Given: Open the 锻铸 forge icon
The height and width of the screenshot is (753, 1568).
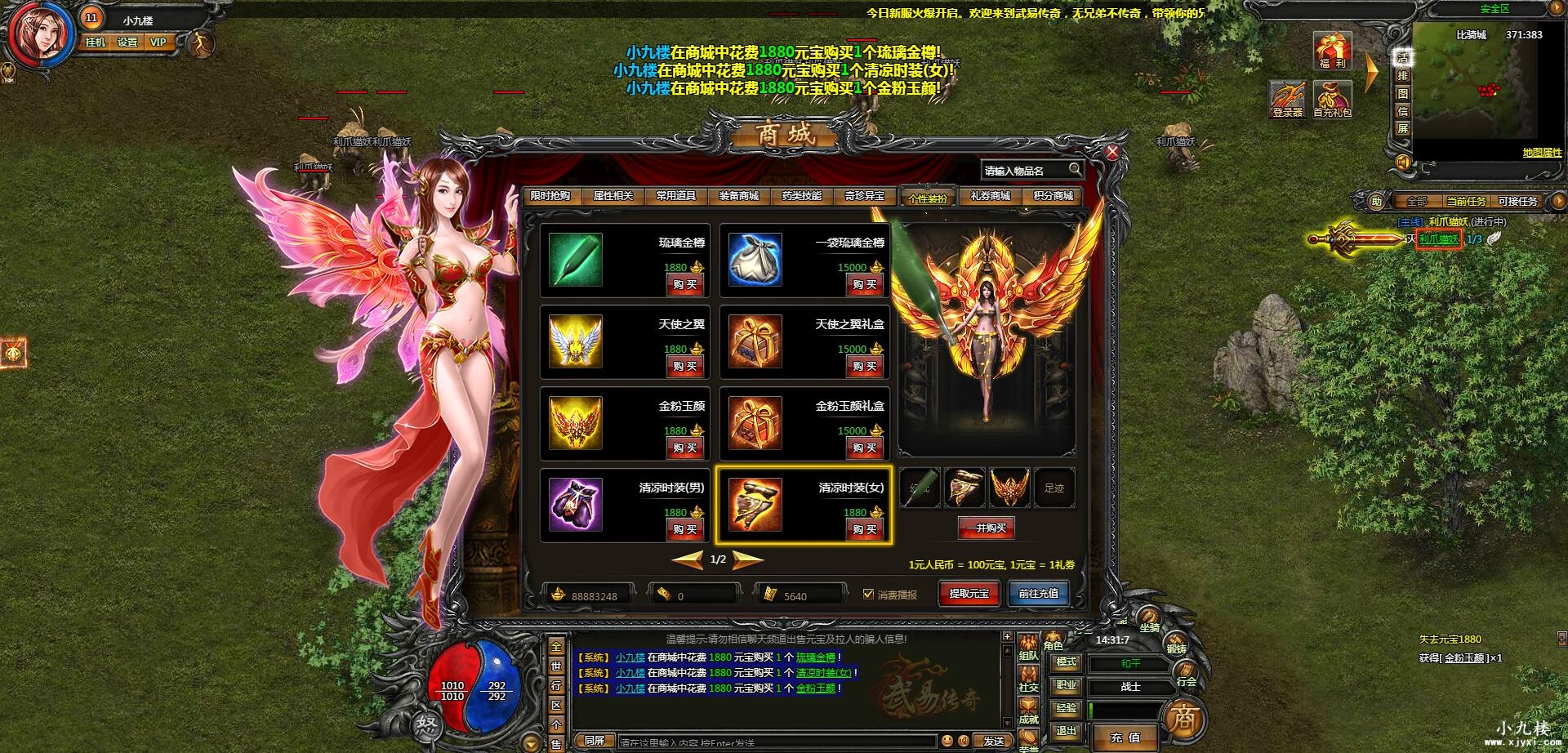Looking at the screenshot, I should (1176, 642).
